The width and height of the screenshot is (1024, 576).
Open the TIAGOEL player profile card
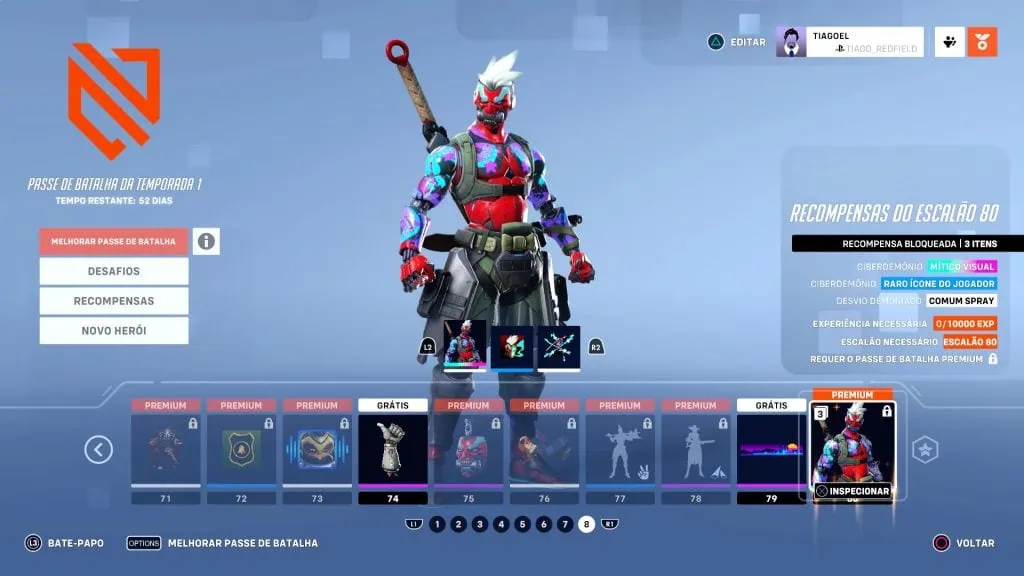tap(849, 42)
